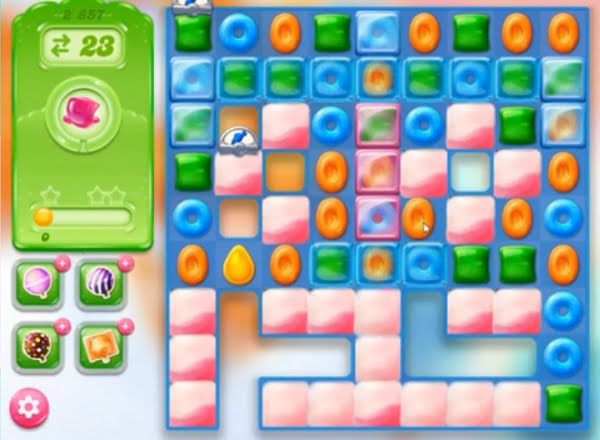
Task: Select the orange square booster
Action: 100,346
